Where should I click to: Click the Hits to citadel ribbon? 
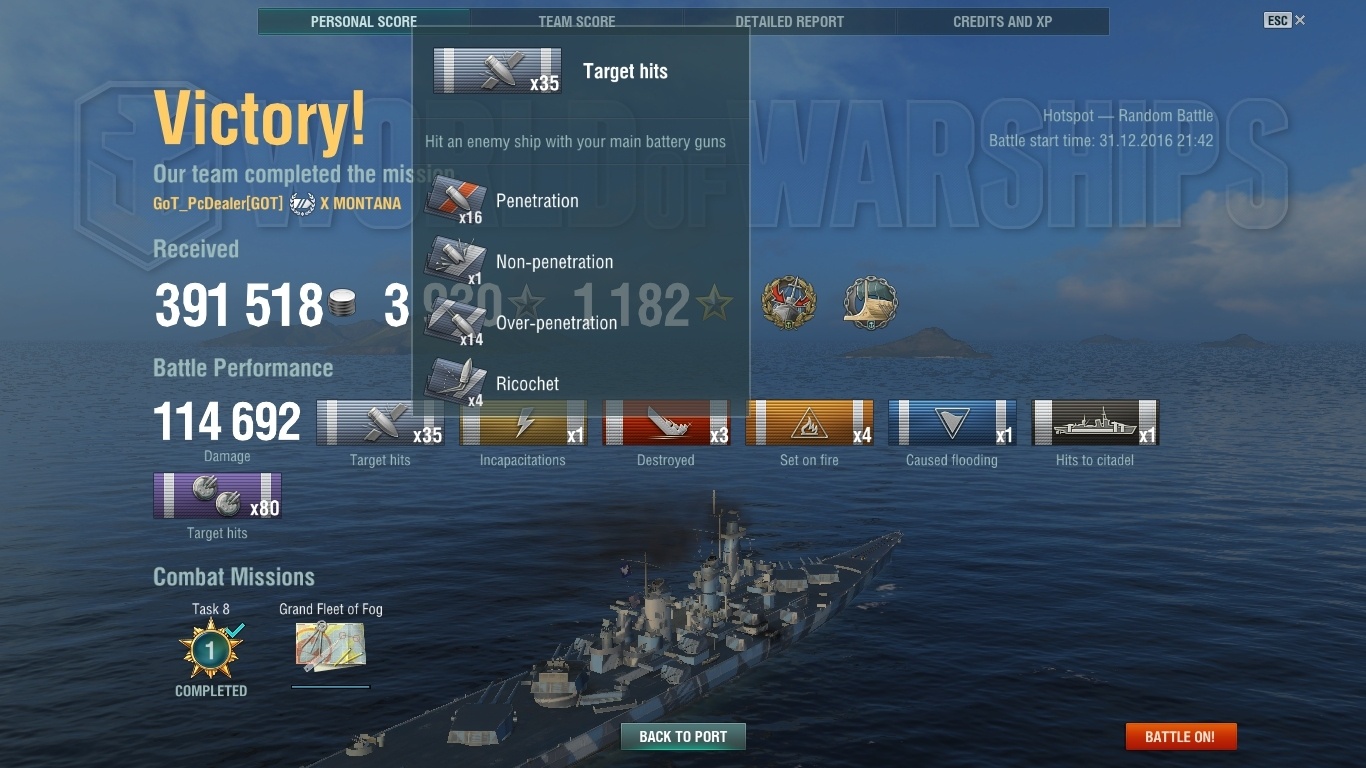click(x=1095, y=423)
